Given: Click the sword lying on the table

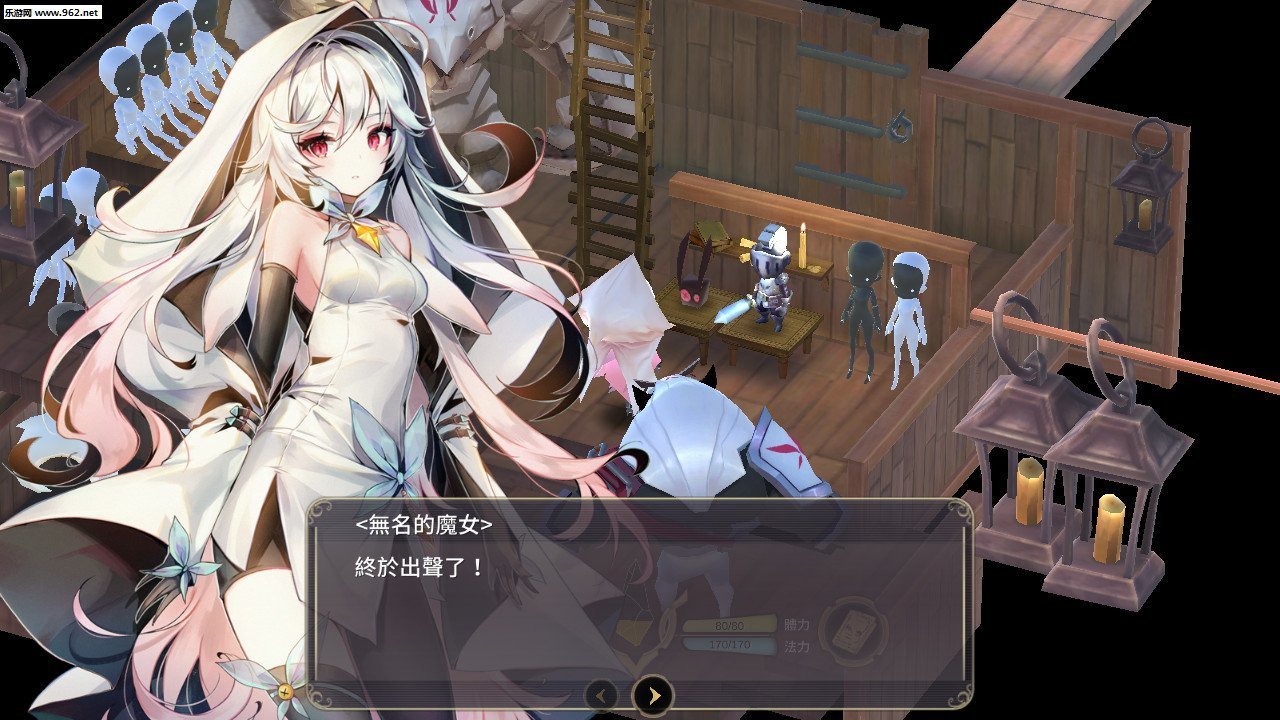Looking at the screenshot, I should [x=733, y=312].
